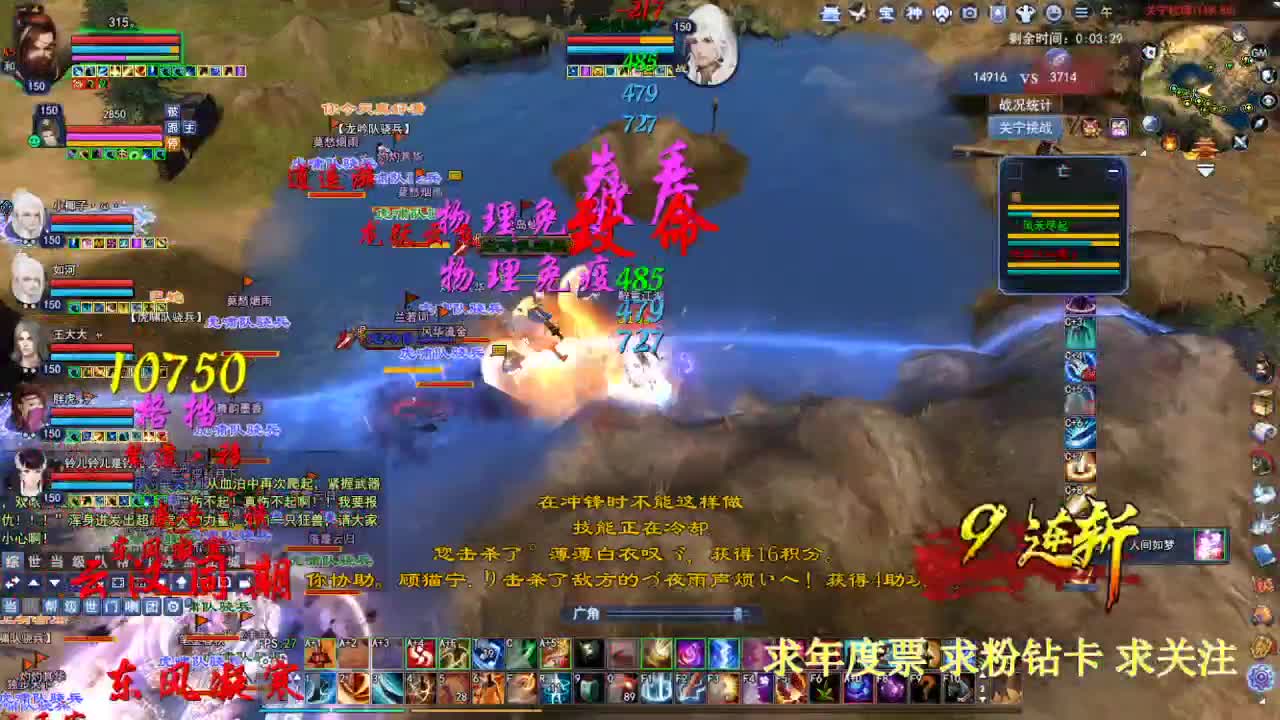
Task: Toggle the purple pet icon near challenge button
Action: [1118, 126]
